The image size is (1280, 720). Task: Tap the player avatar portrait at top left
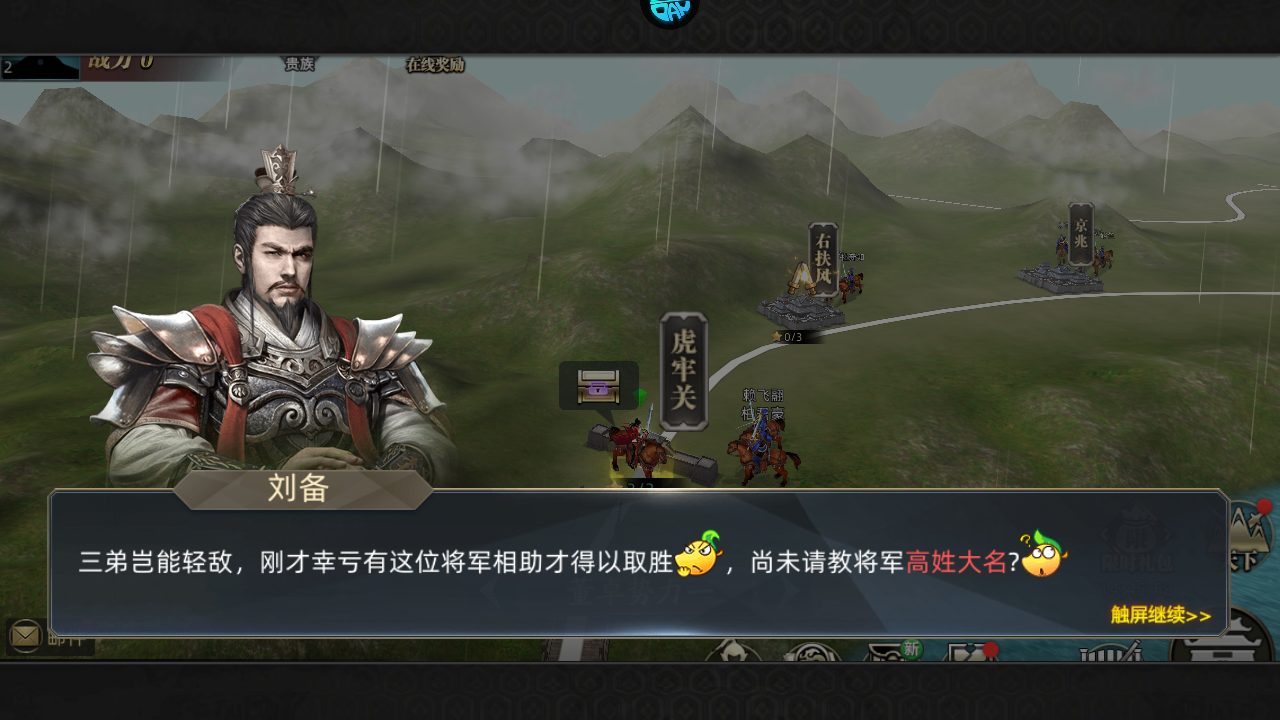(40, 68)
